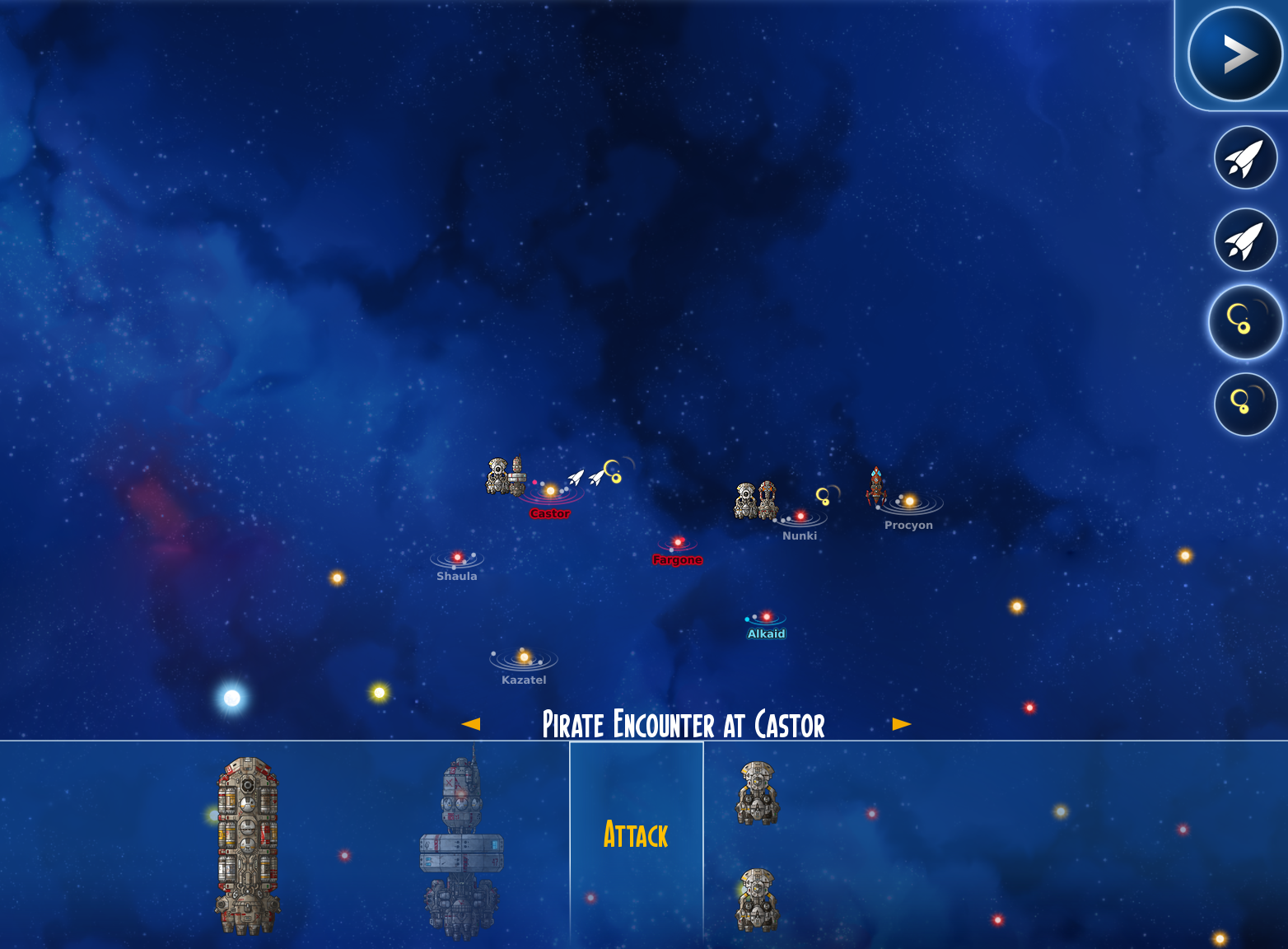The width and height of the screenshot is (1288, 949).
Task: Select the Kazatel star system
Action: point(524,658)
